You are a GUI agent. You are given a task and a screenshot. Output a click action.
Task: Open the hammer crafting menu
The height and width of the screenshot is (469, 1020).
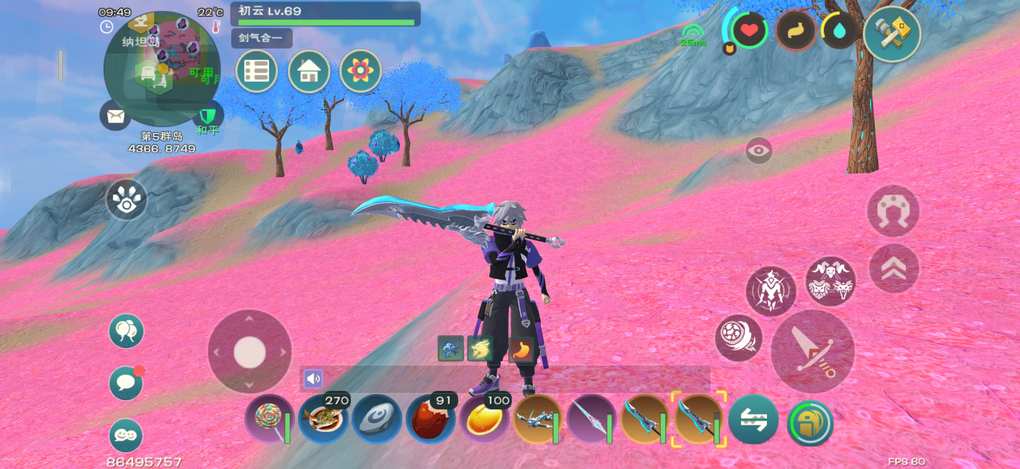[x=892, y=33]
